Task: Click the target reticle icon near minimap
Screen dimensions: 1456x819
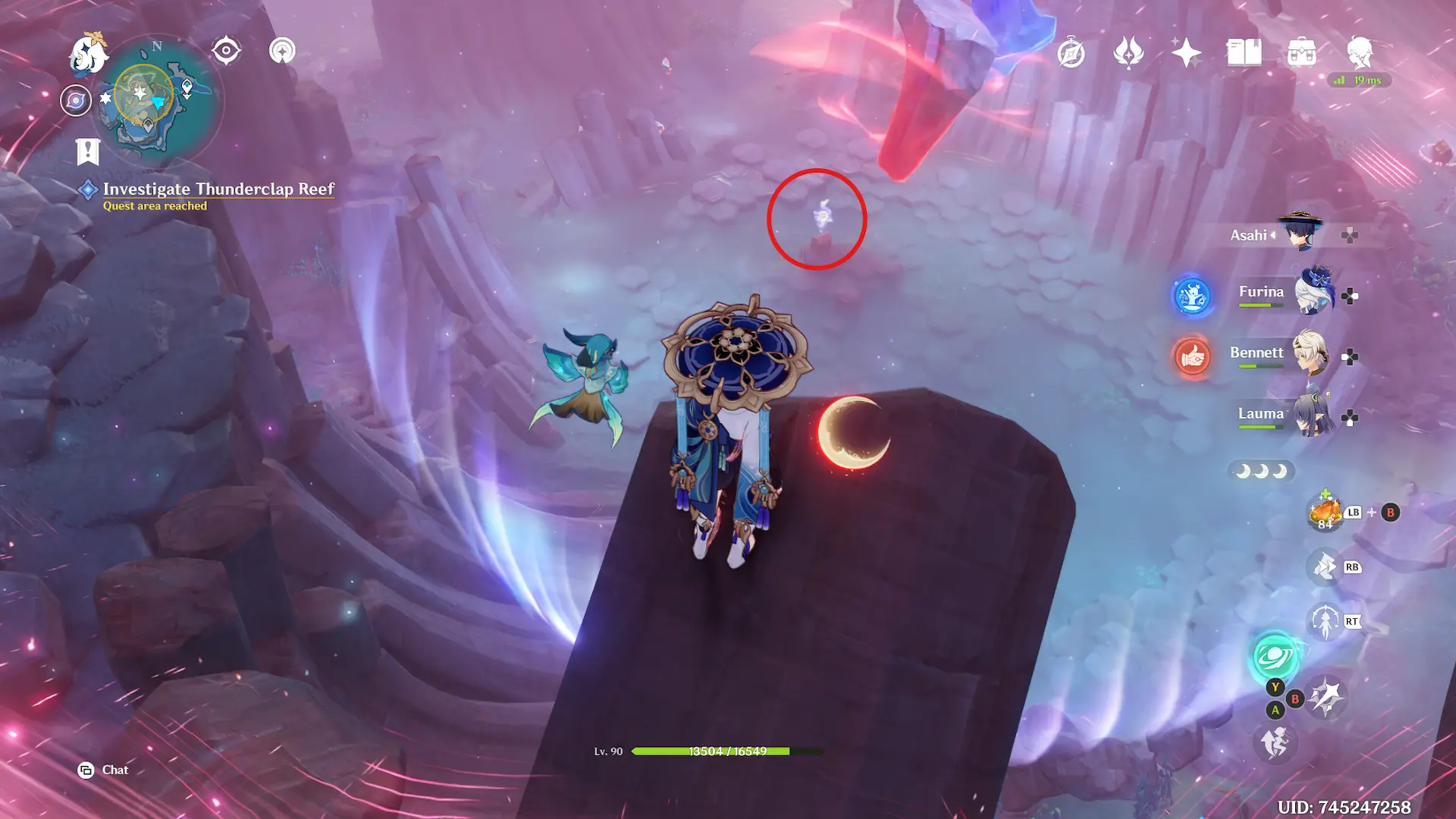Action: pyautogui.click(x=226, y=51)
